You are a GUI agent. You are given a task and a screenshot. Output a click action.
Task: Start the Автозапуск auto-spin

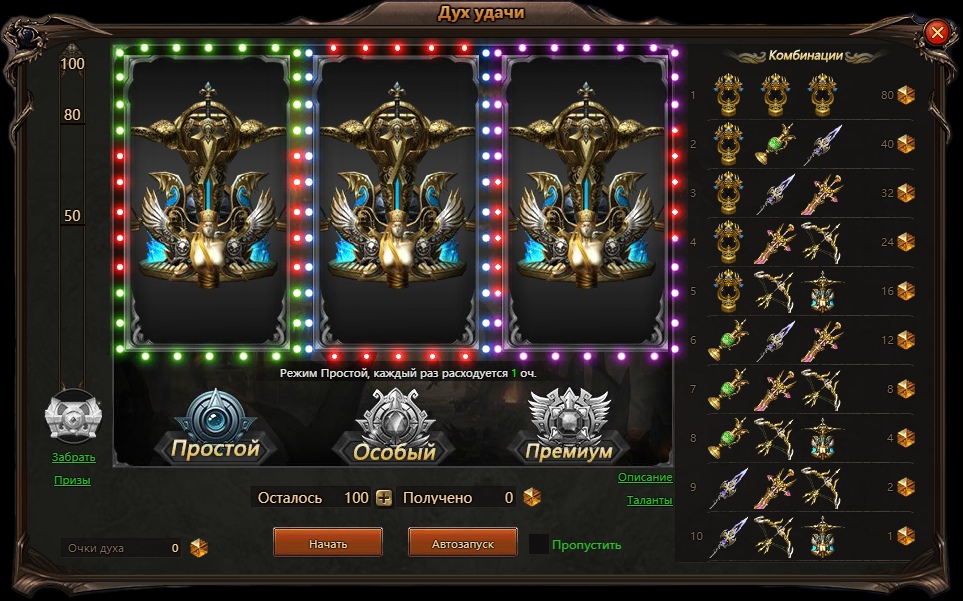[462, 542]
